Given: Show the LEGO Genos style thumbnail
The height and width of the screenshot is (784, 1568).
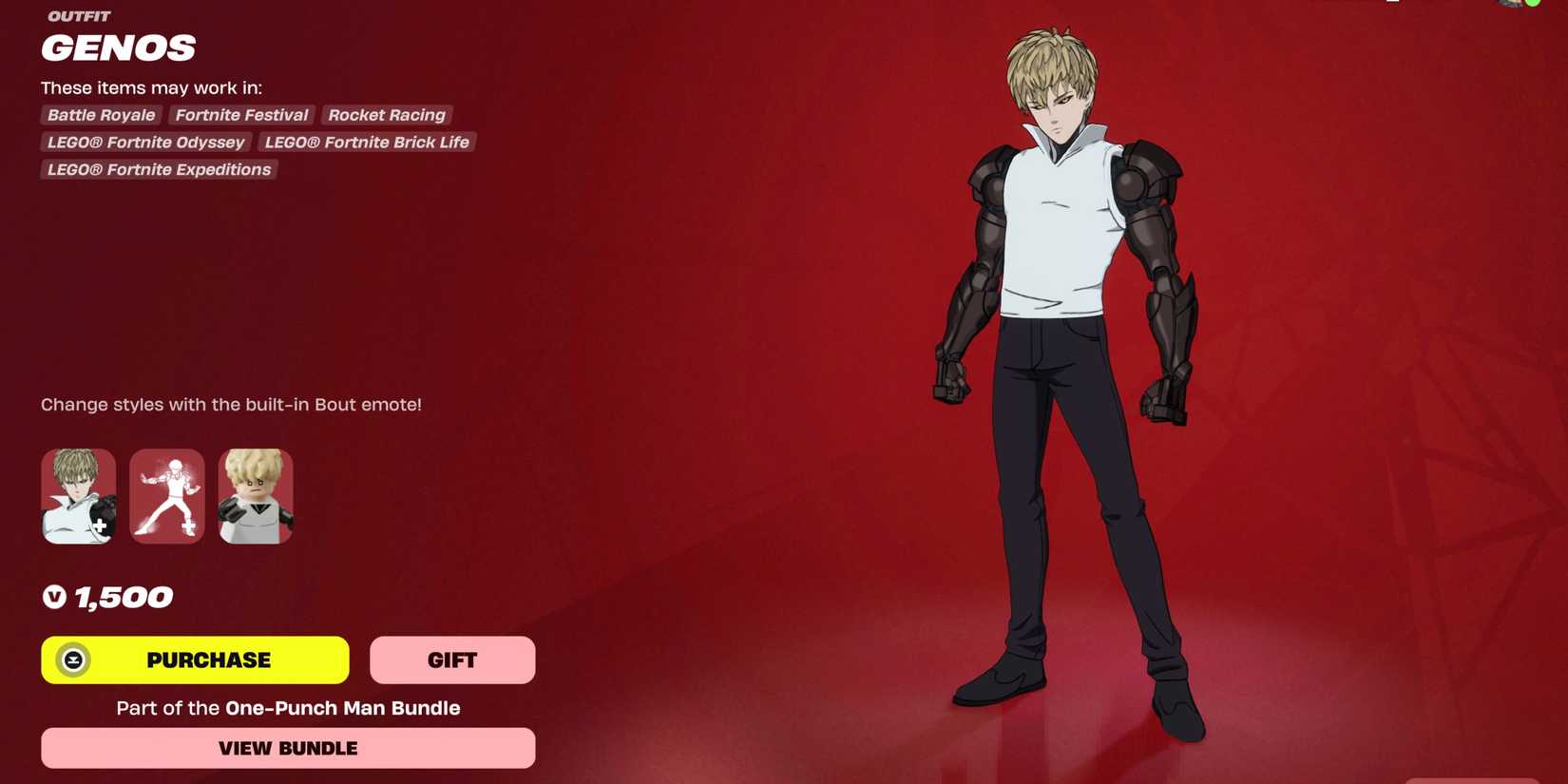Looking at the screenshot, I should click(x=256, y=496).
